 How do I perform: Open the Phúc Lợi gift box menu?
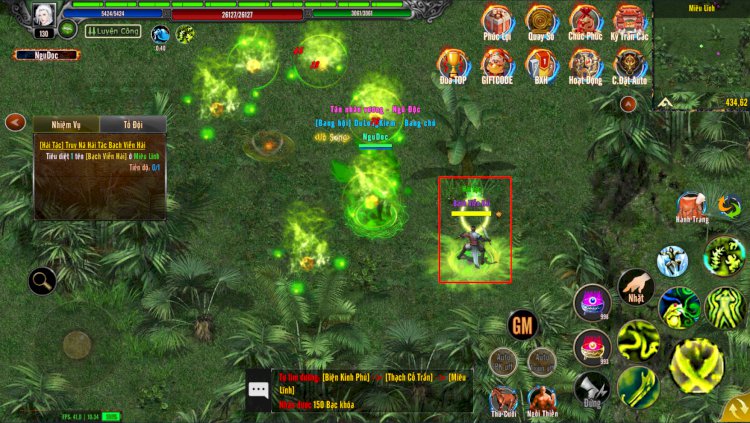point(496,20)
